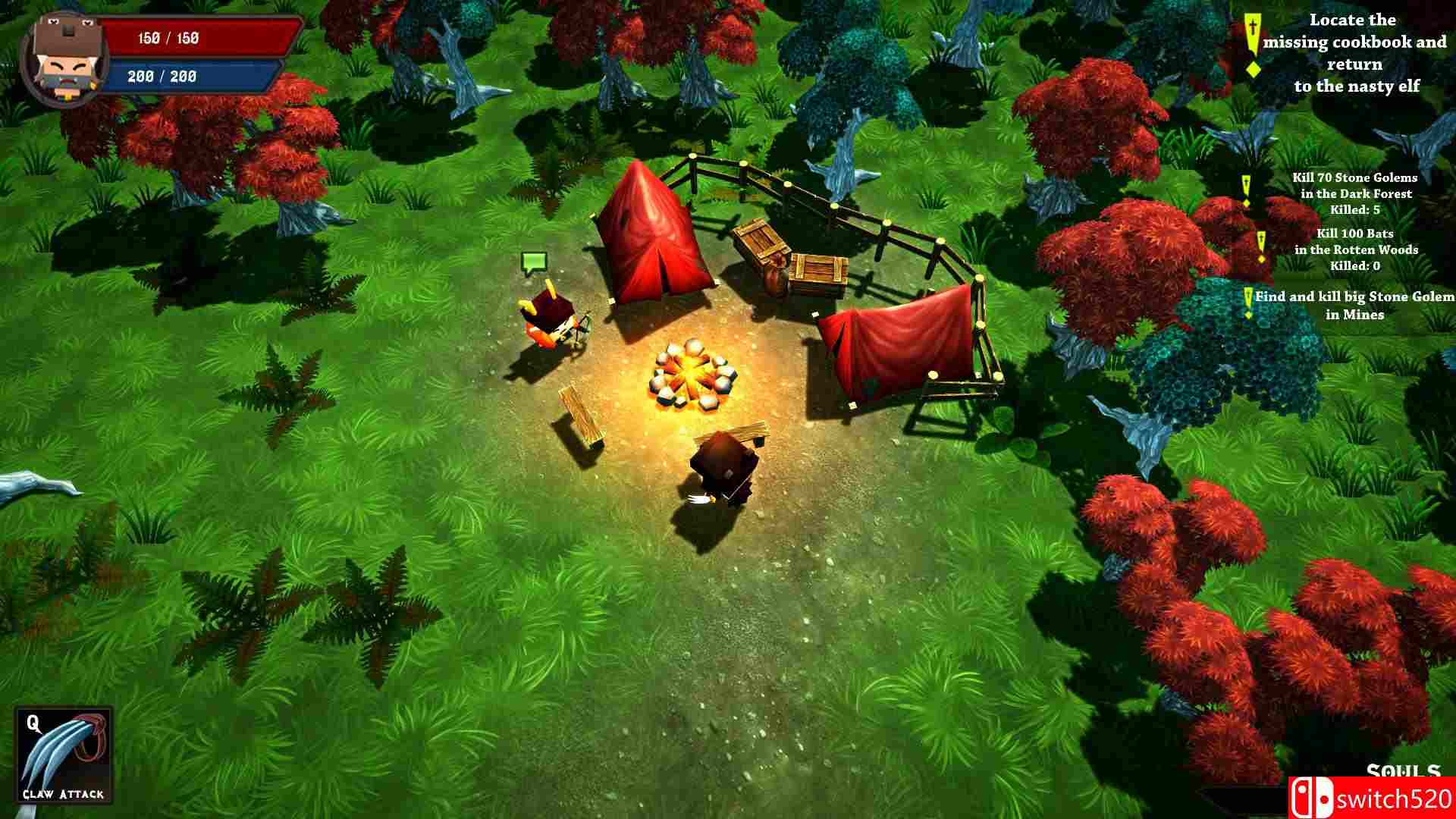Click the yellow diamond under the cookbook quest marker
This screenshot has height=819, width=1456.
pos(1254,69)
